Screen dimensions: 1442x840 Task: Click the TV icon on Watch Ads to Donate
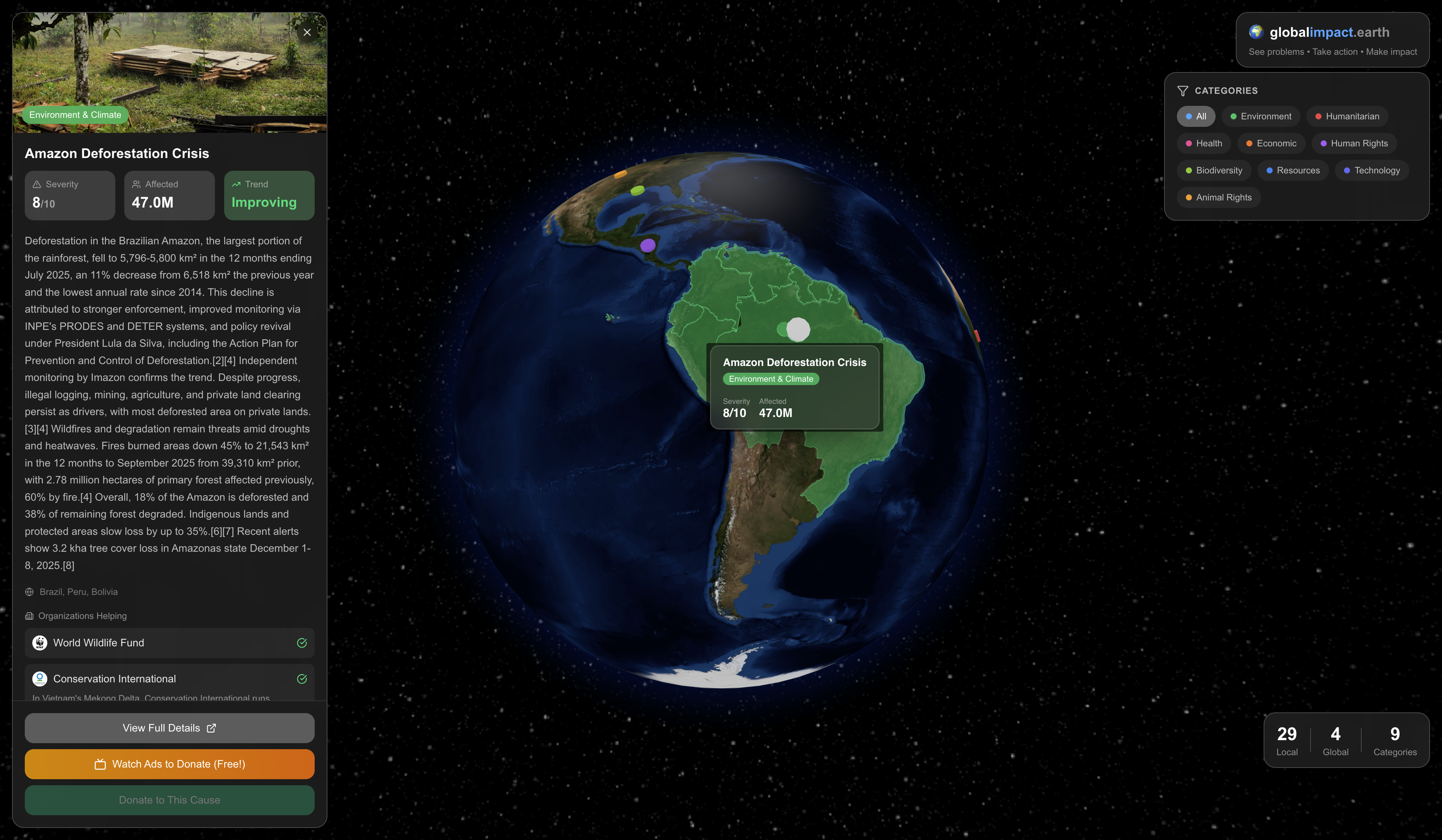[x=101, y=764]
